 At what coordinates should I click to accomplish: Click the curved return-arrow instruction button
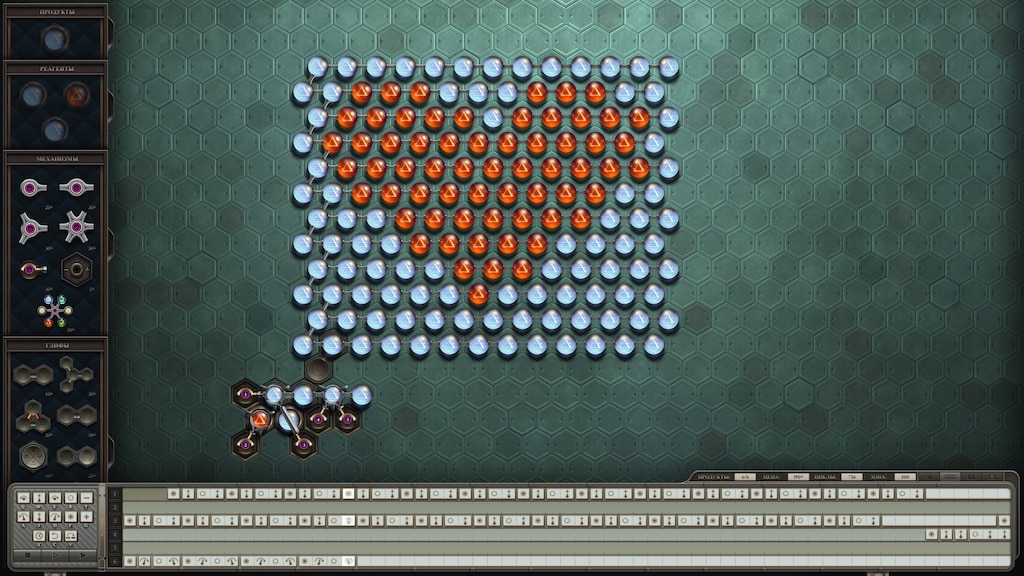[x=54, y=536]
